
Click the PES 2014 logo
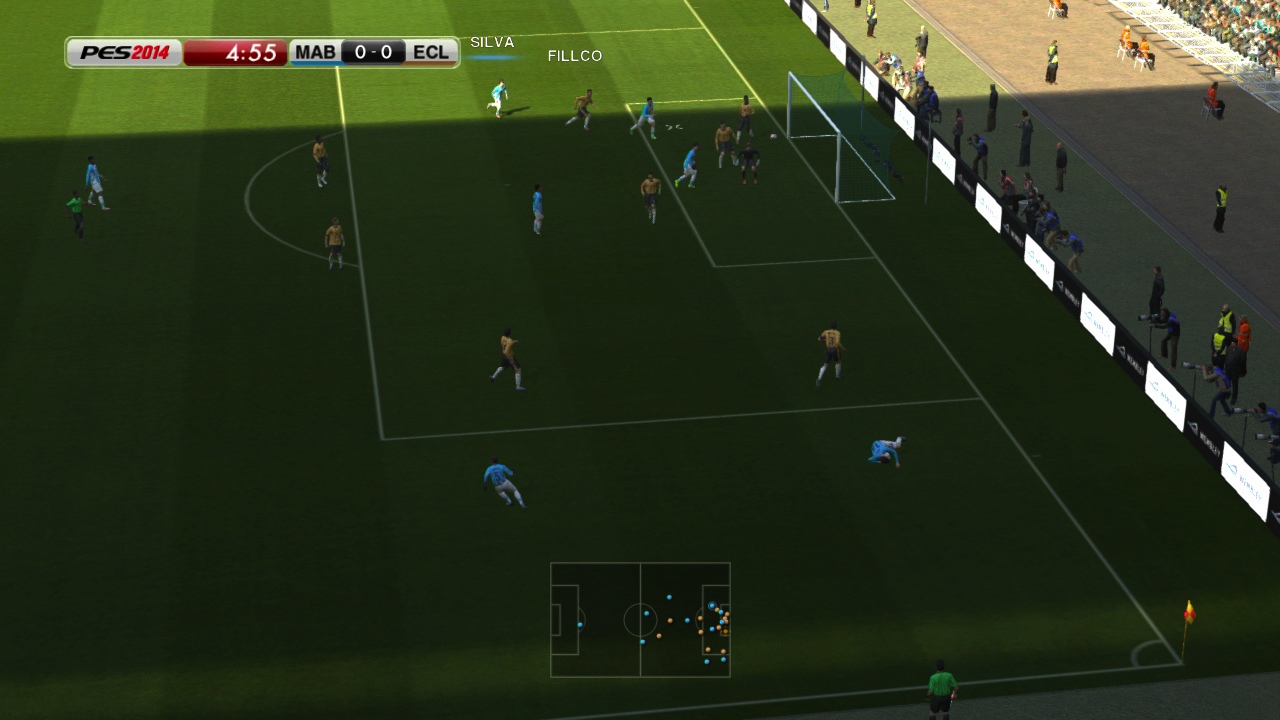coord(123,51)
